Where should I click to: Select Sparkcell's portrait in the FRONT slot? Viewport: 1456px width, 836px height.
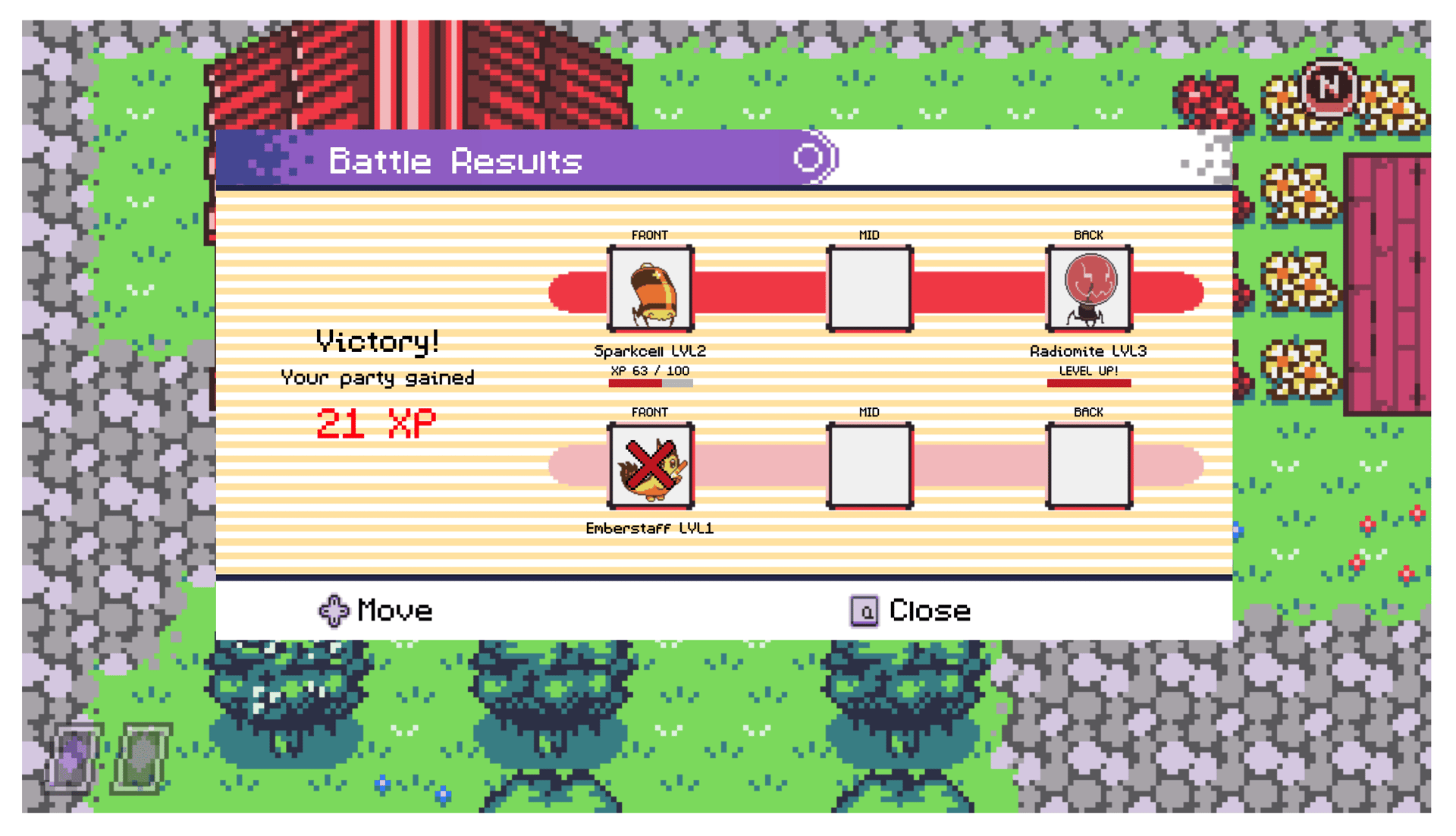tap(651, 289)
